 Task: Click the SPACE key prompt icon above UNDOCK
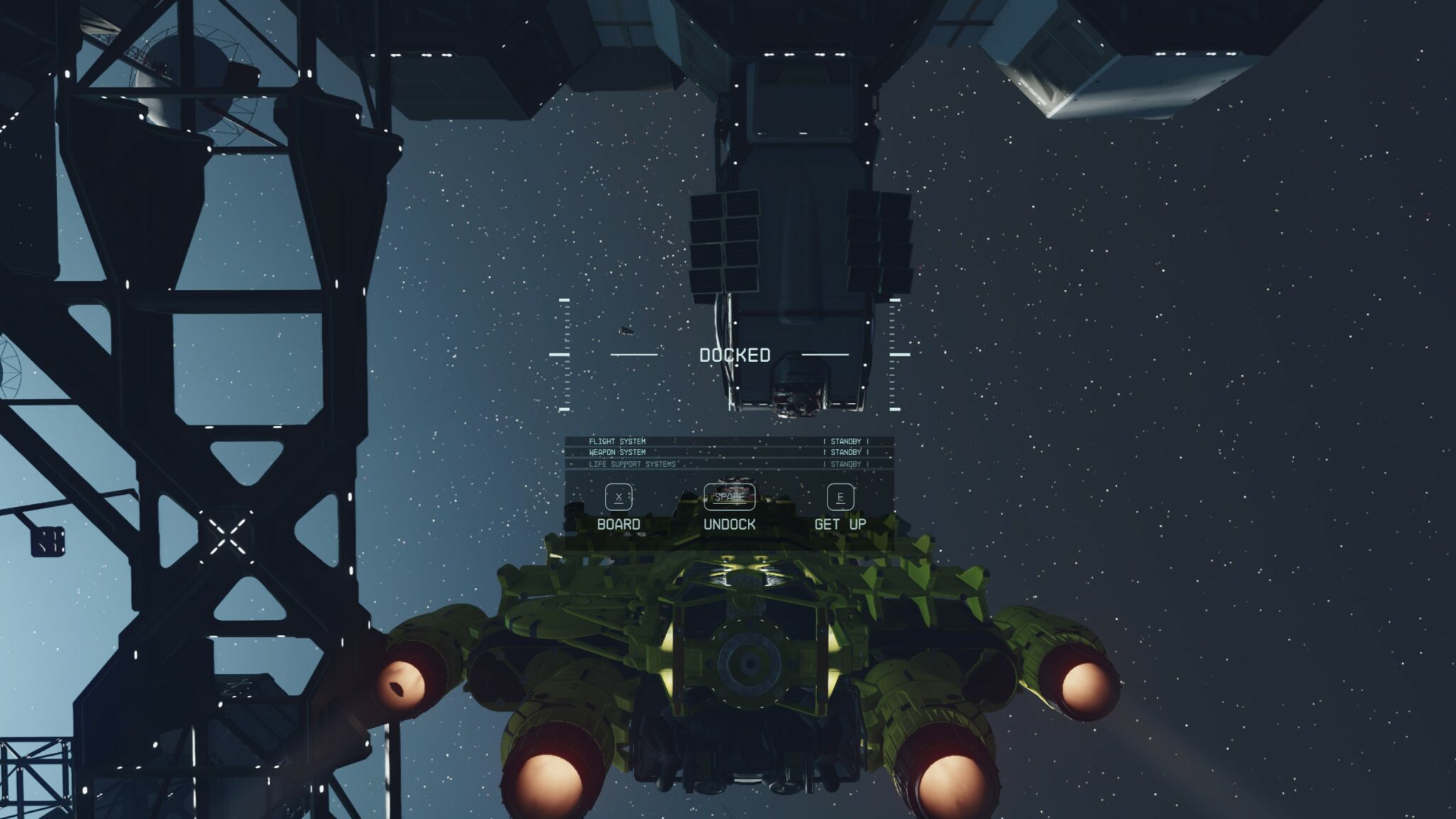coord(729,498)
